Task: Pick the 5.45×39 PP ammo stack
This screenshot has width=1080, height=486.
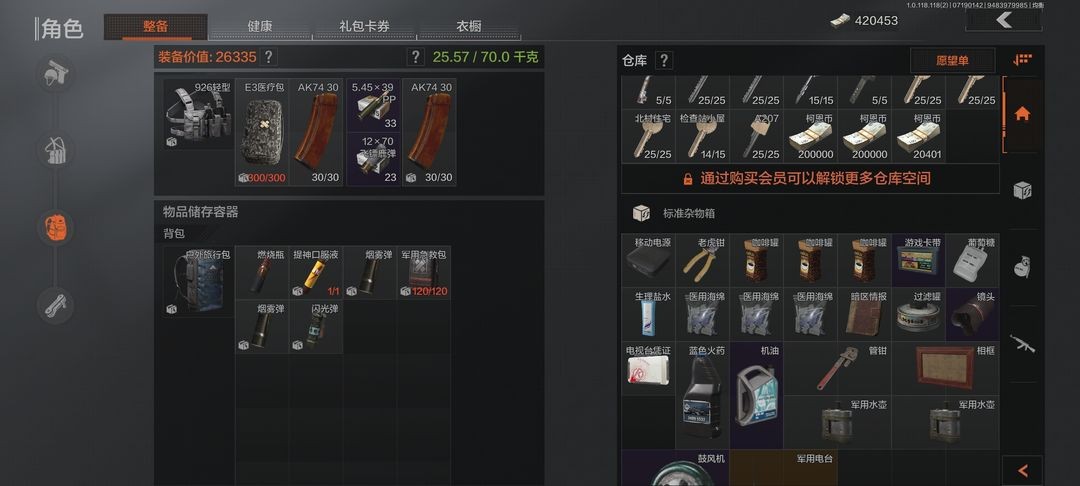Action: pyautogui.click(x=374, y=106)
